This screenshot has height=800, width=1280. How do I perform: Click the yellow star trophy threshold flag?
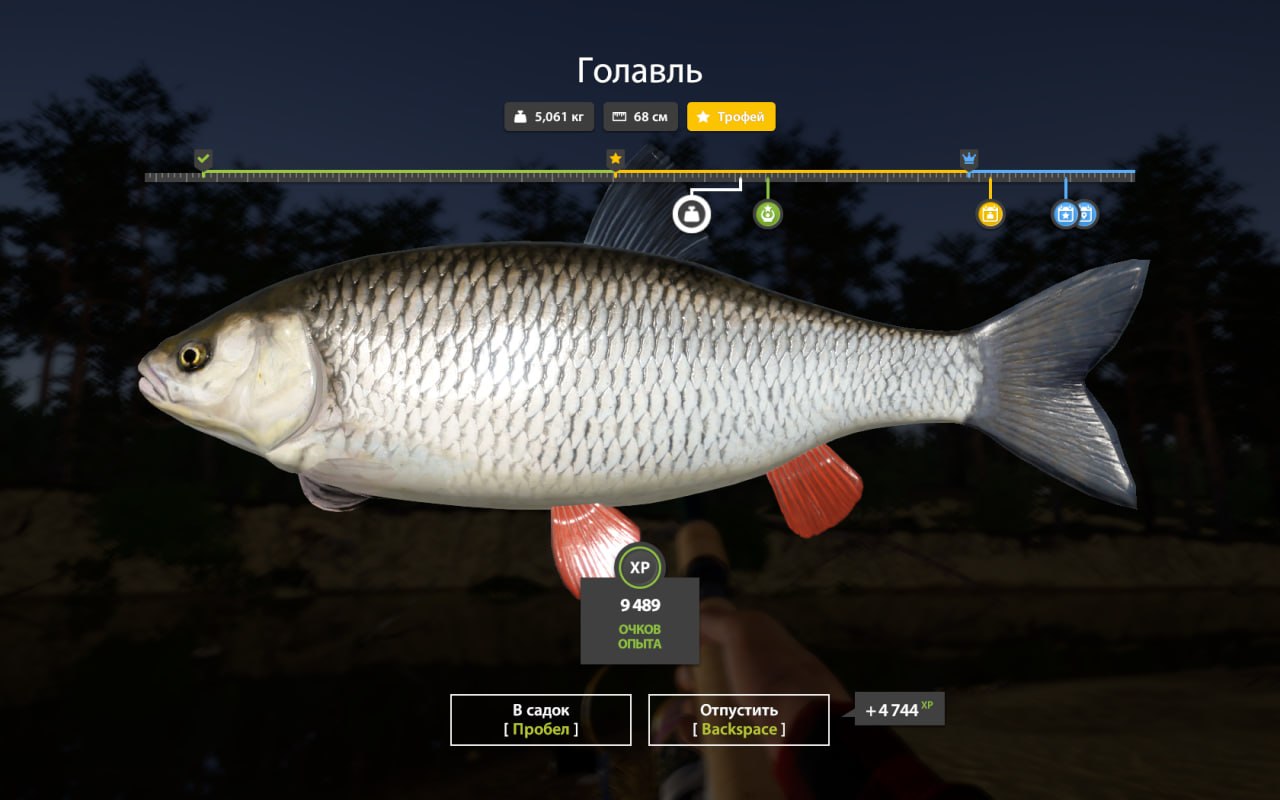click(615, 159)
